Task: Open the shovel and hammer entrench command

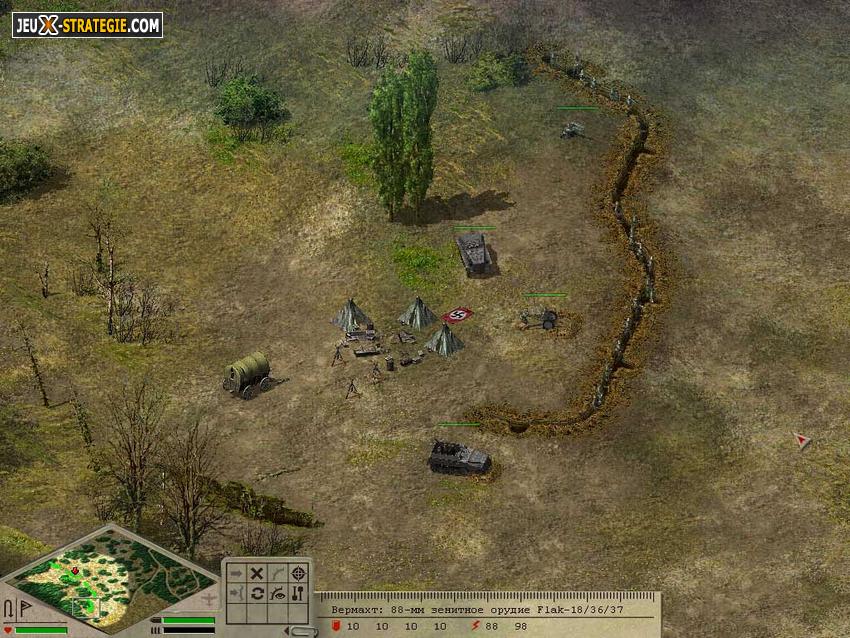Action: [x=297, y=593]
